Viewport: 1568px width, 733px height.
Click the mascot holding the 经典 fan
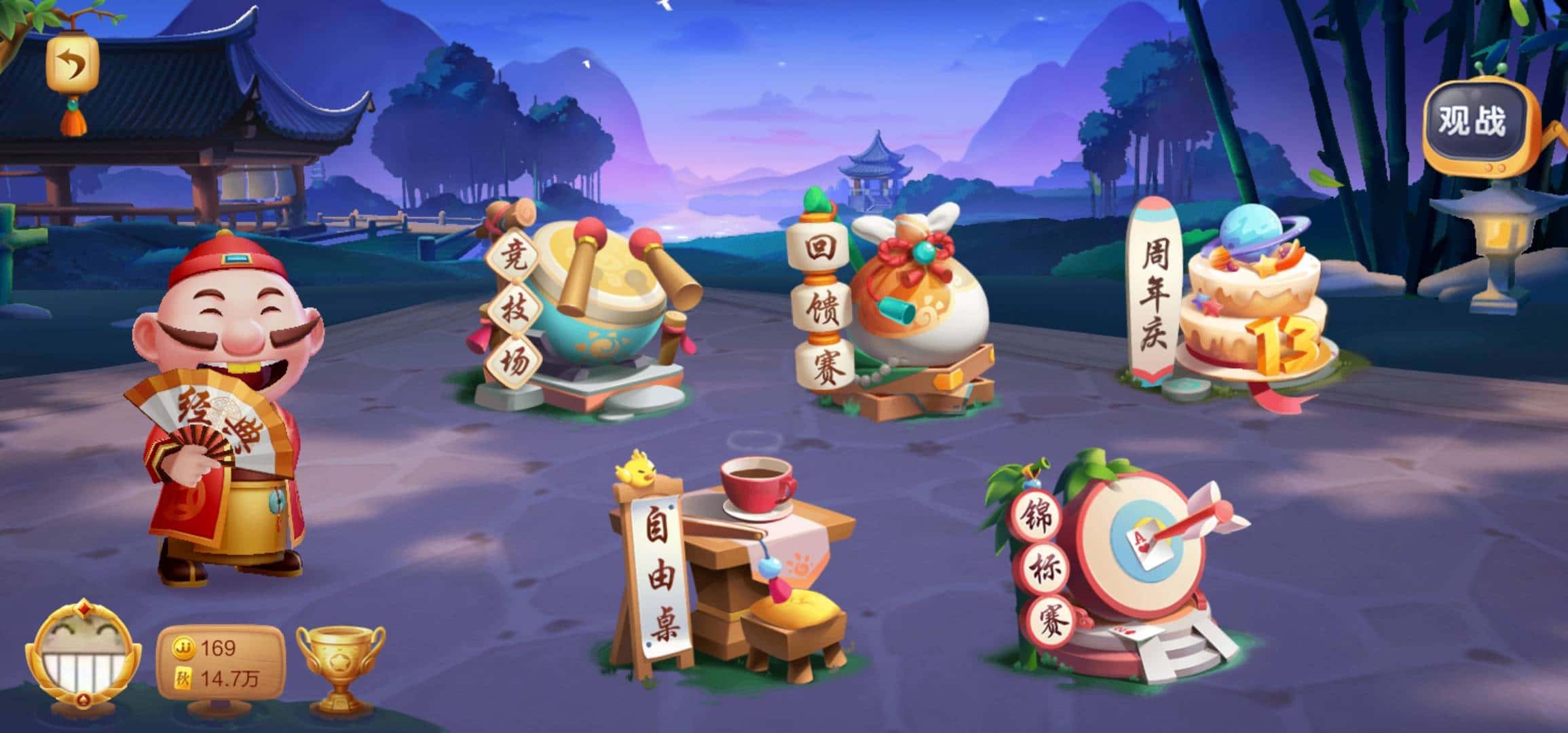click(x=210, y=407)
